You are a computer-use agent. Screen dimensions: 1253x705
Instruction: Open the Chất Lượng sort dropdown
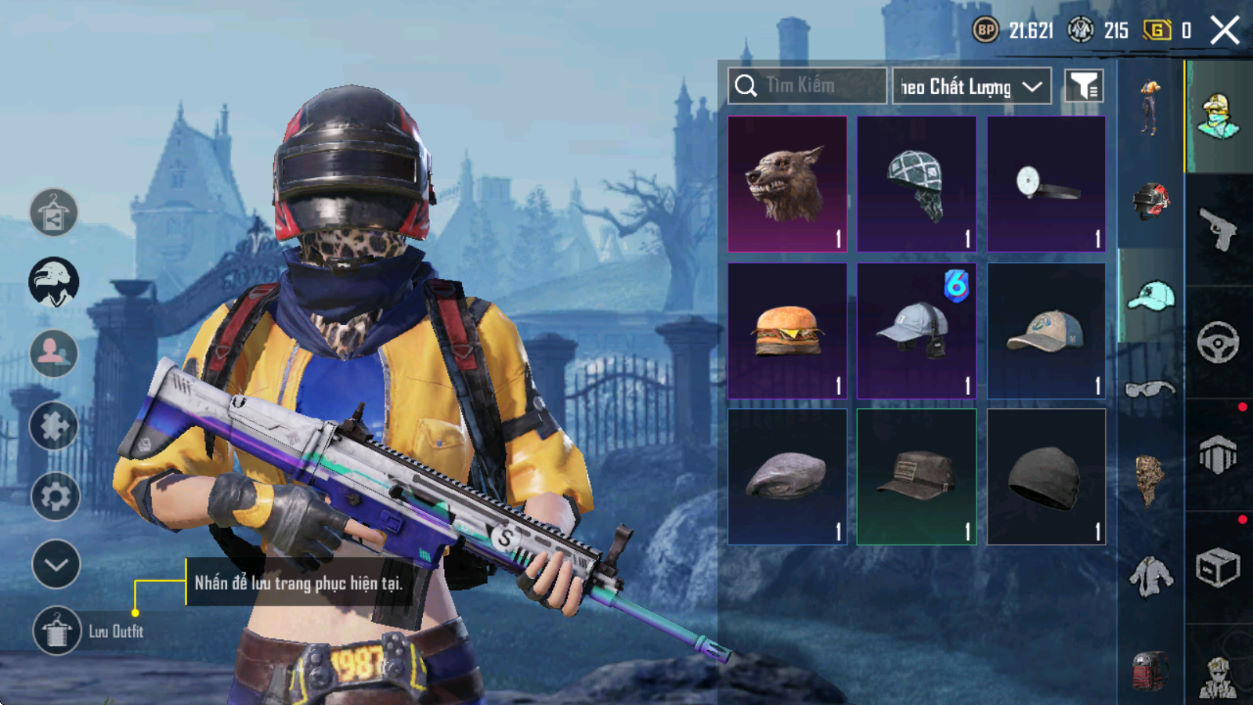tap(971, 87)
